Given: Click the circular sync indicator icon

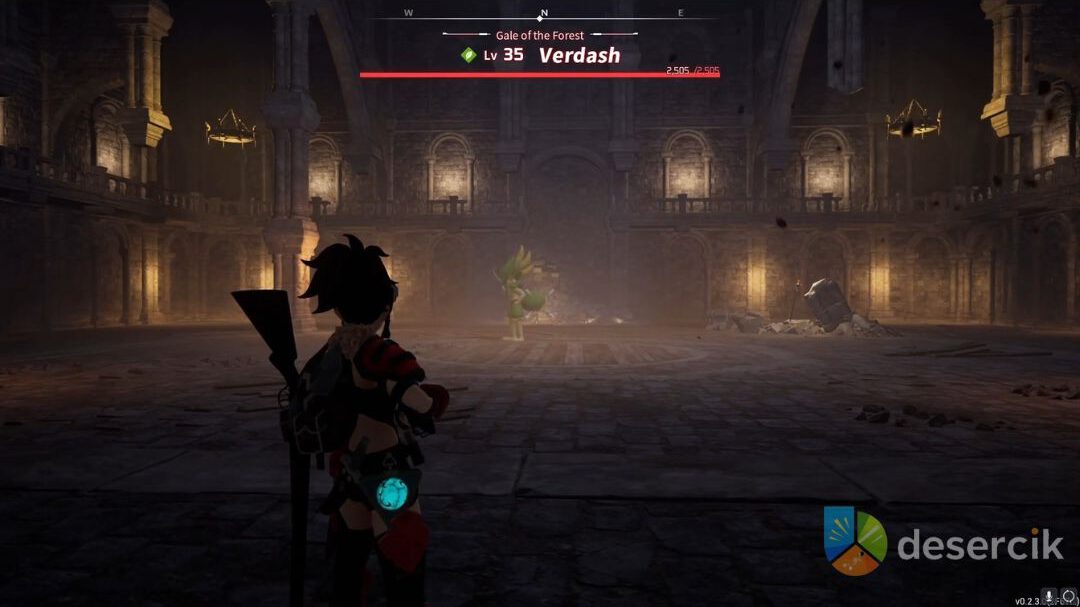Looking at the screenshot, I should tap(1067, 596).
